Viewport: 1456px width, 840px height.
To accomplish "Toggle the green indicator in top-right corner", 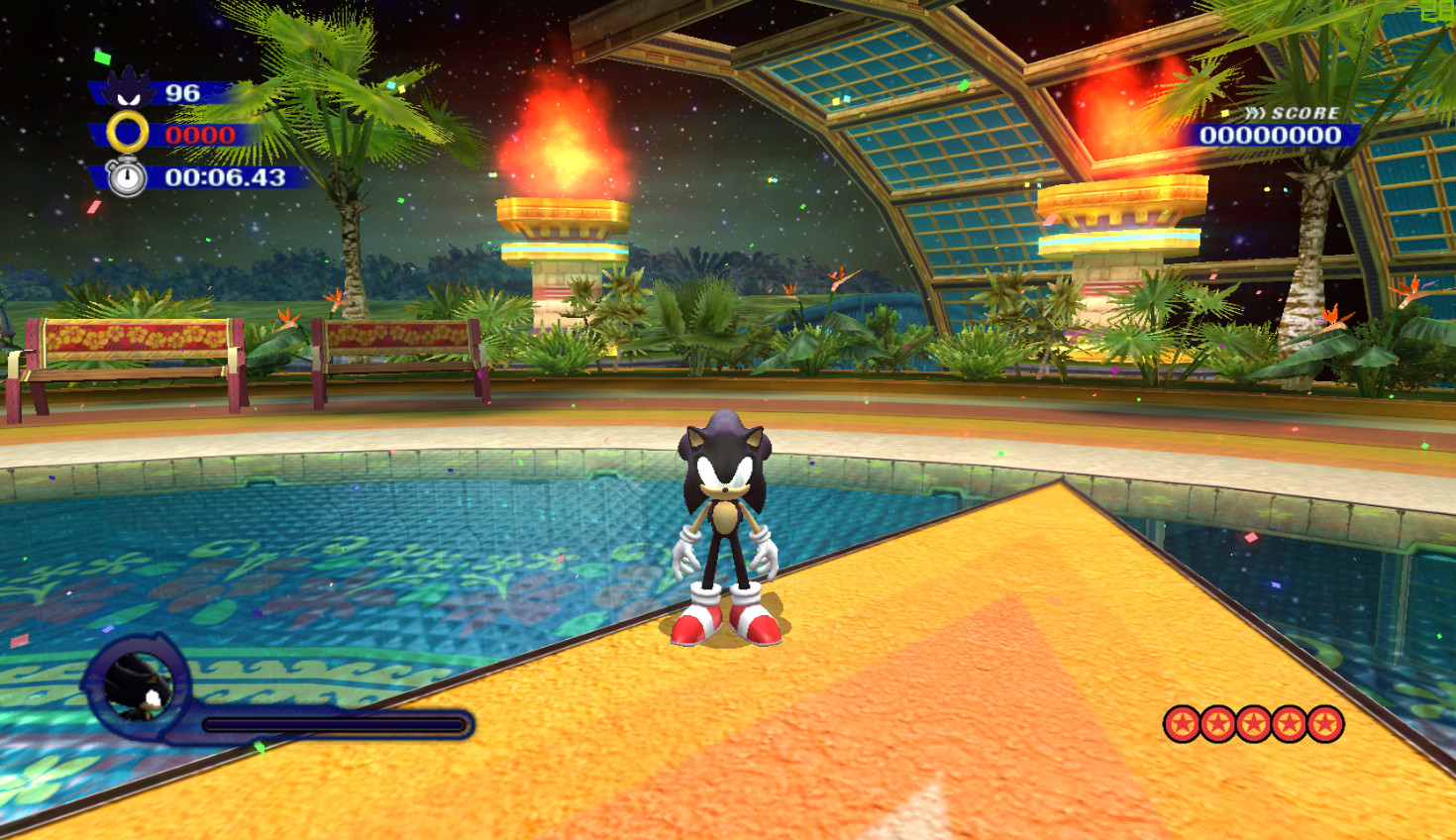I will pyautogui.click(x=1438, y=10).
